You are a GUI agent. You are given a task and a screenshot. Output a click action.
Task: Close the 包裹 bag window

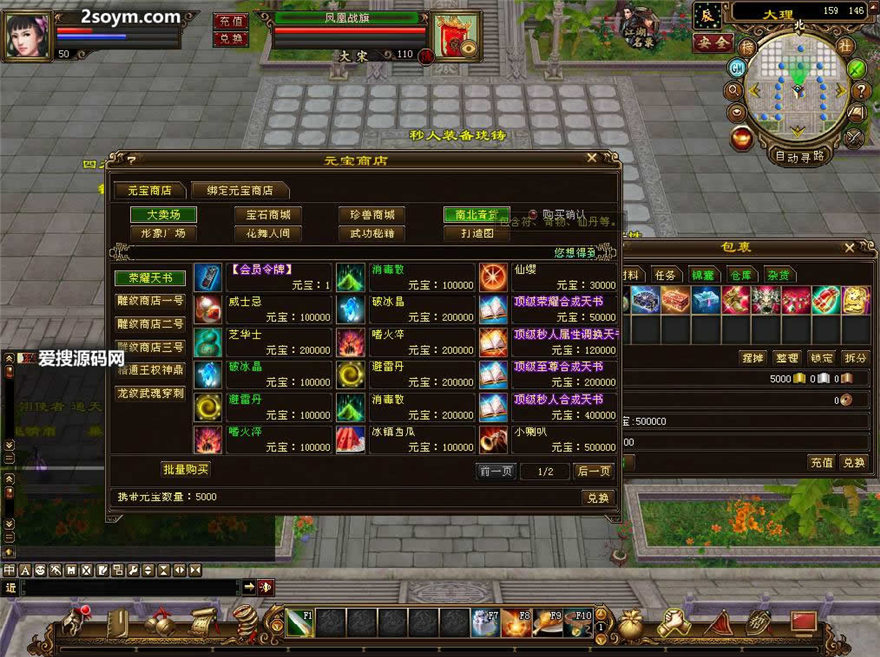(x=849, y=247)
